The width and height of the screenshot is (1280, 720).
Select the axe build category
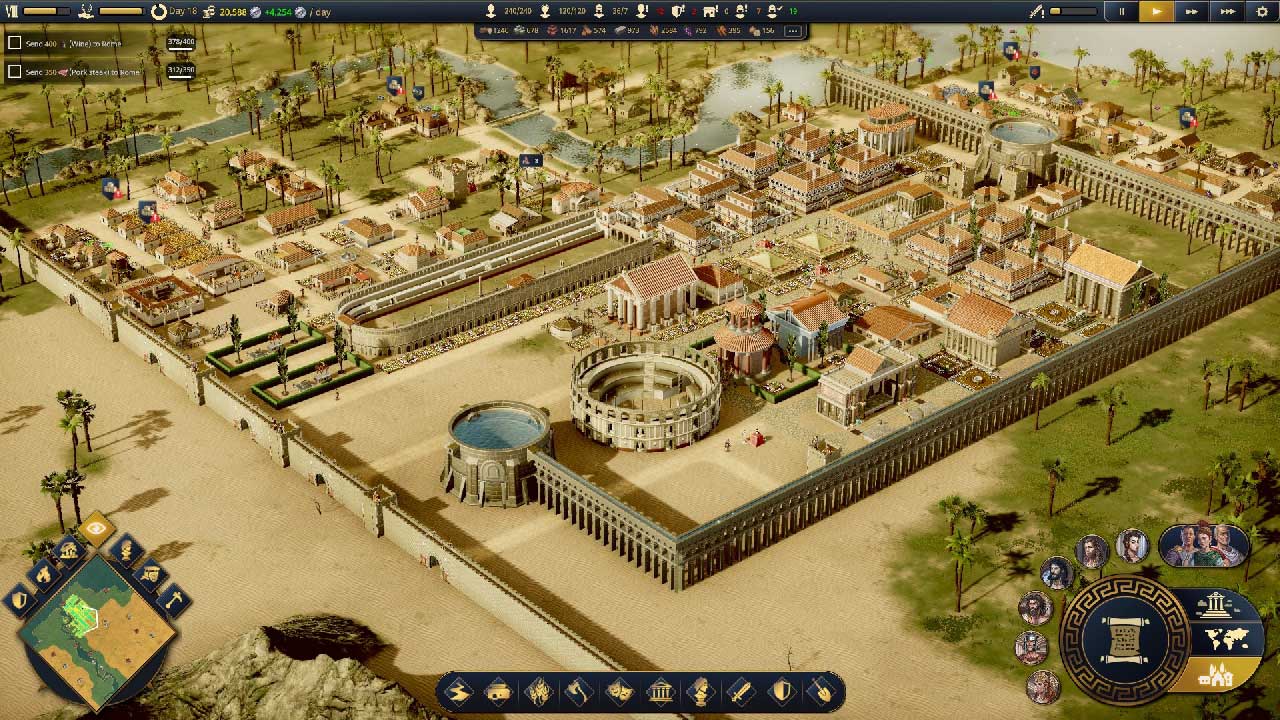point(579,691)
